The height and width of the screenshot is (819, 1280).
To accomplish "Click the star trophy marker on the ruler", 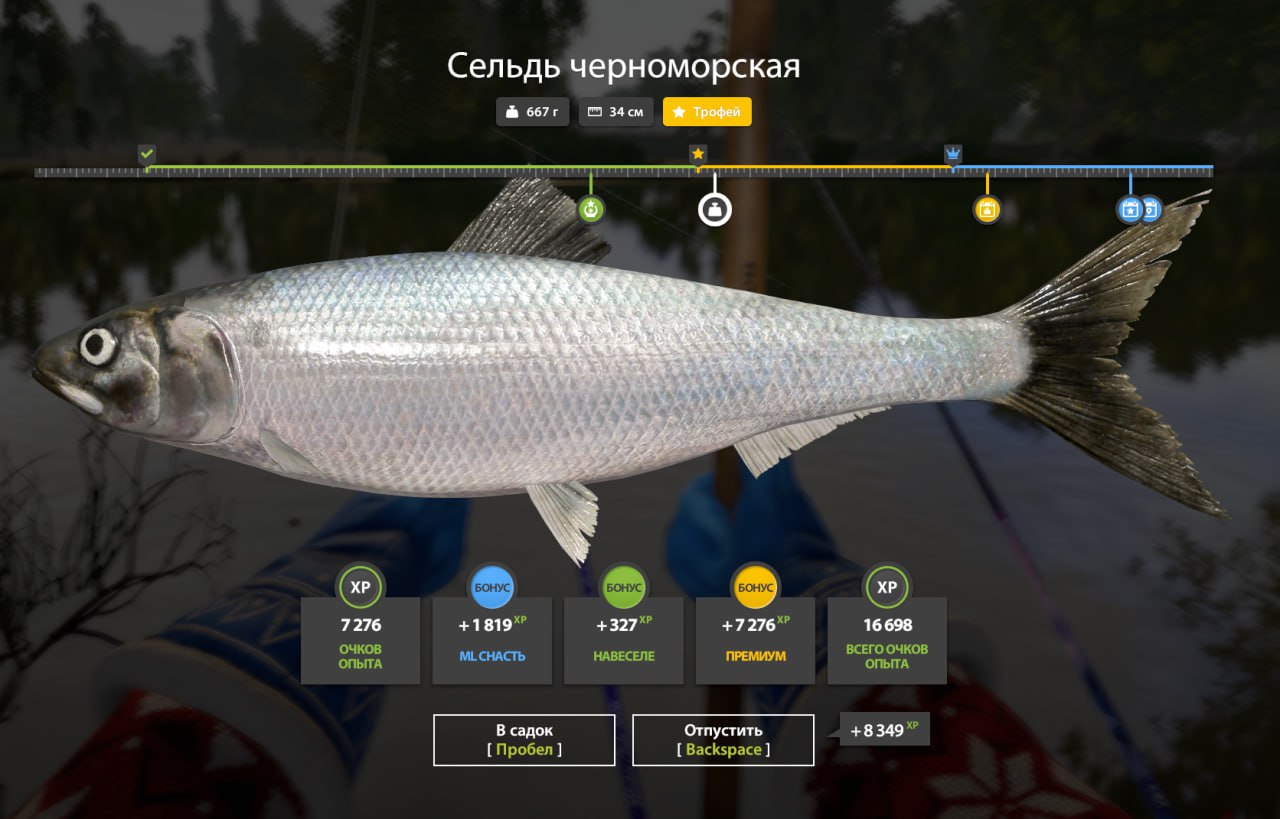I will (697, 154).
